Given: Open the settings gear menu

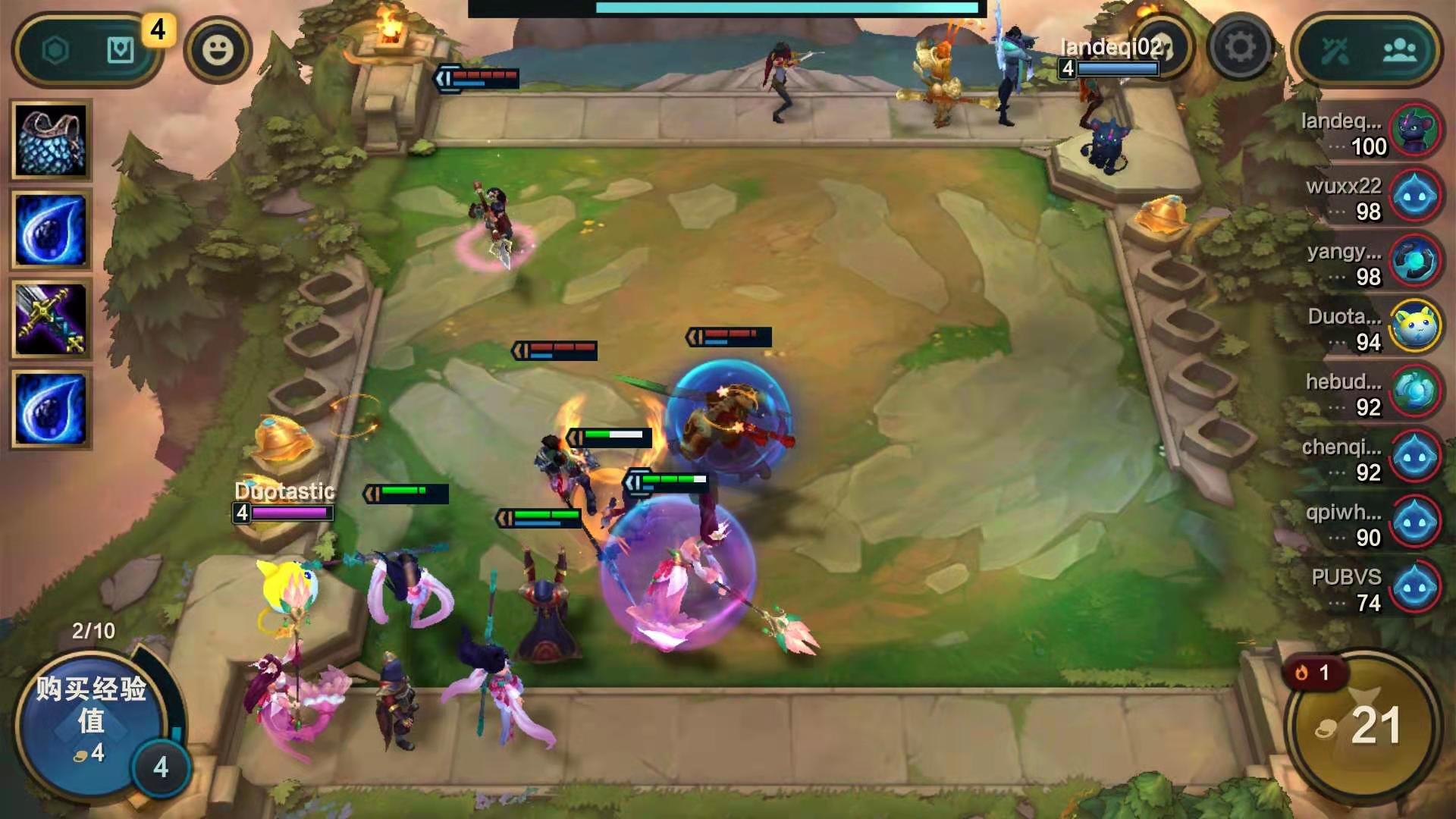Looking at the screenshot, I should tap(1240, 49).
